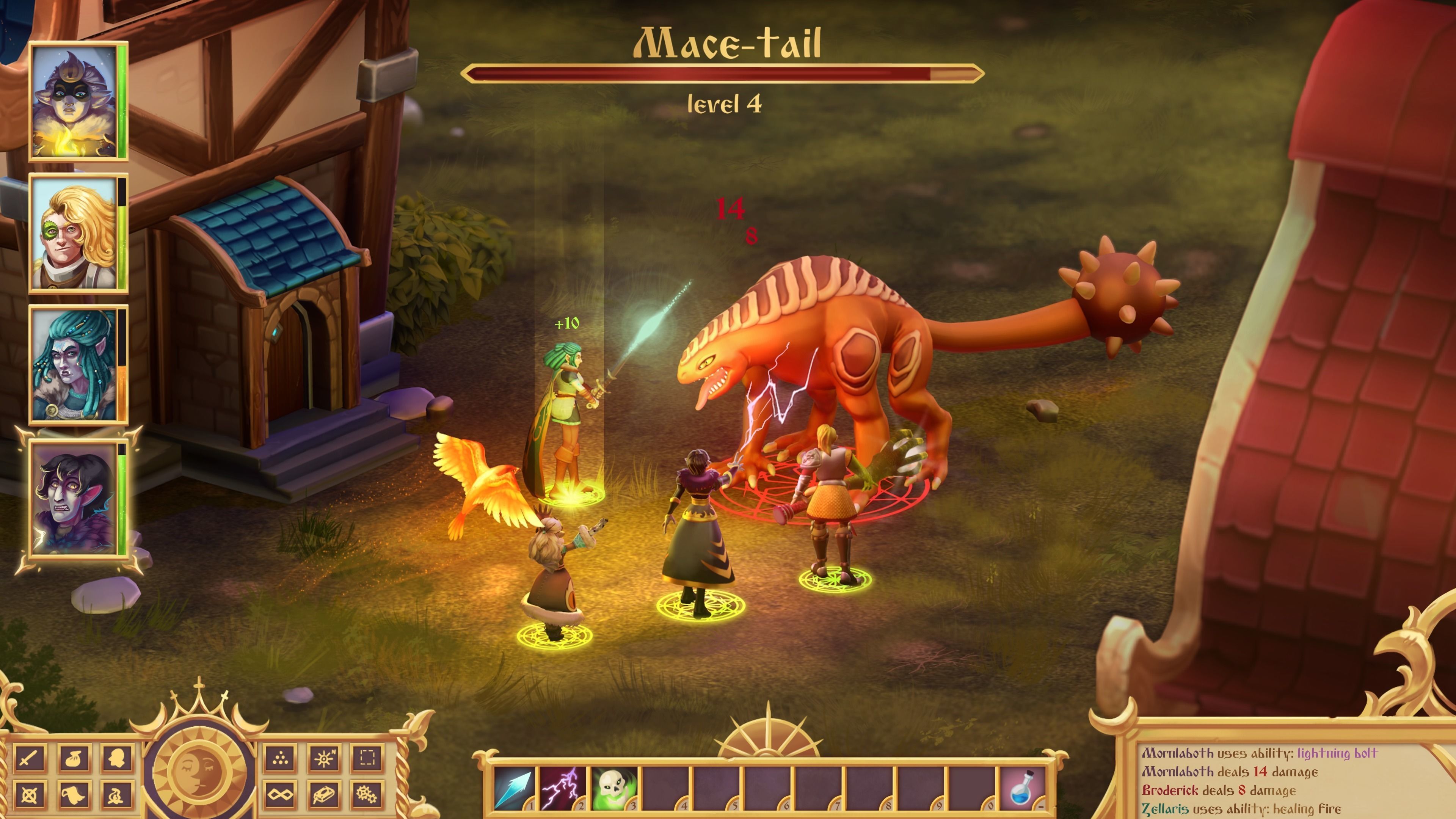
Task: Activate the dashed-square select-all button
Action: 367,758
